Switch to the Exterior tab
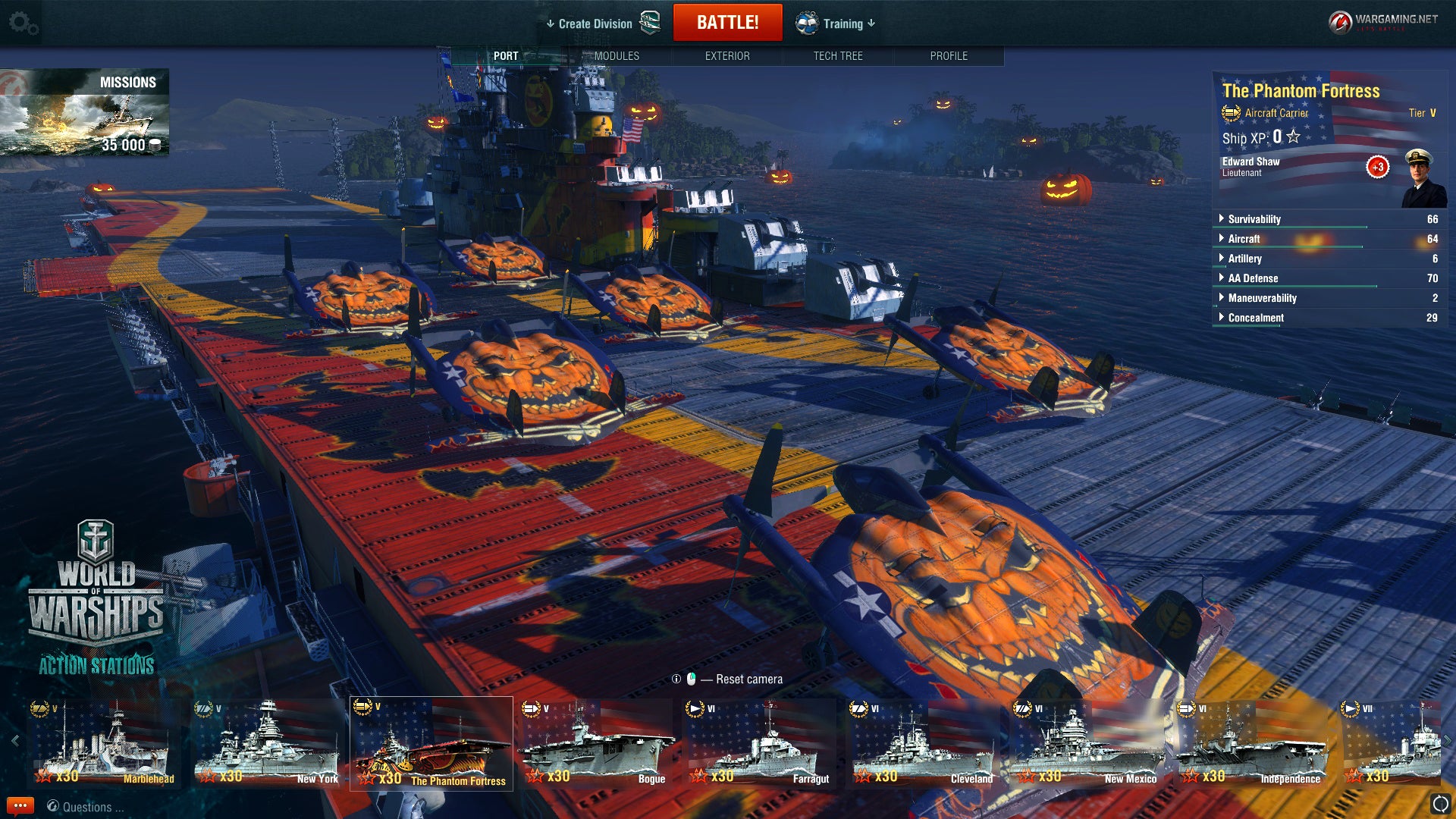 pos(727,56)
